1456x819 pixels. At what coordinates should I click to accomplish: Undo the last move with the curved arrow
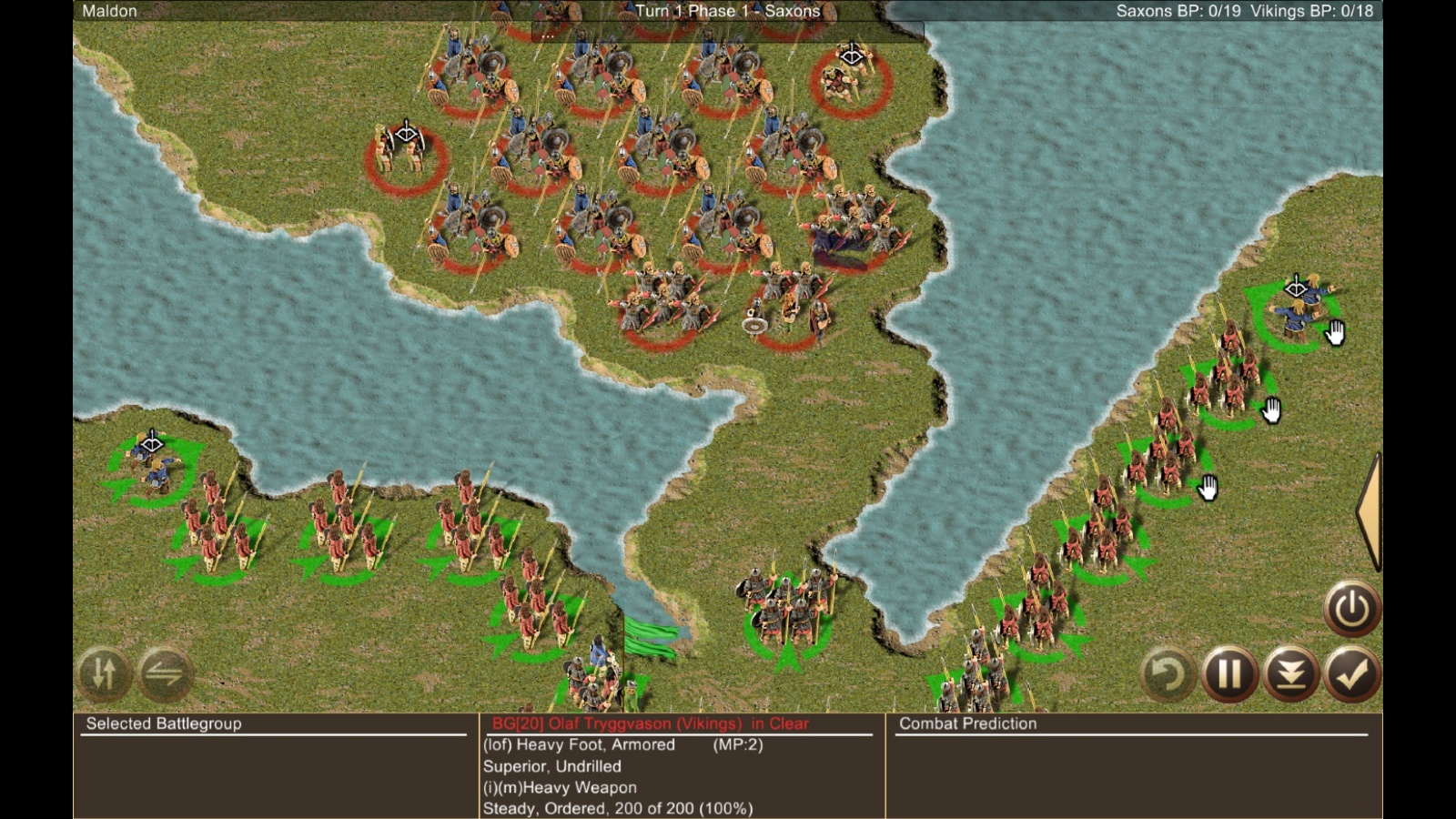point(1168,674)
